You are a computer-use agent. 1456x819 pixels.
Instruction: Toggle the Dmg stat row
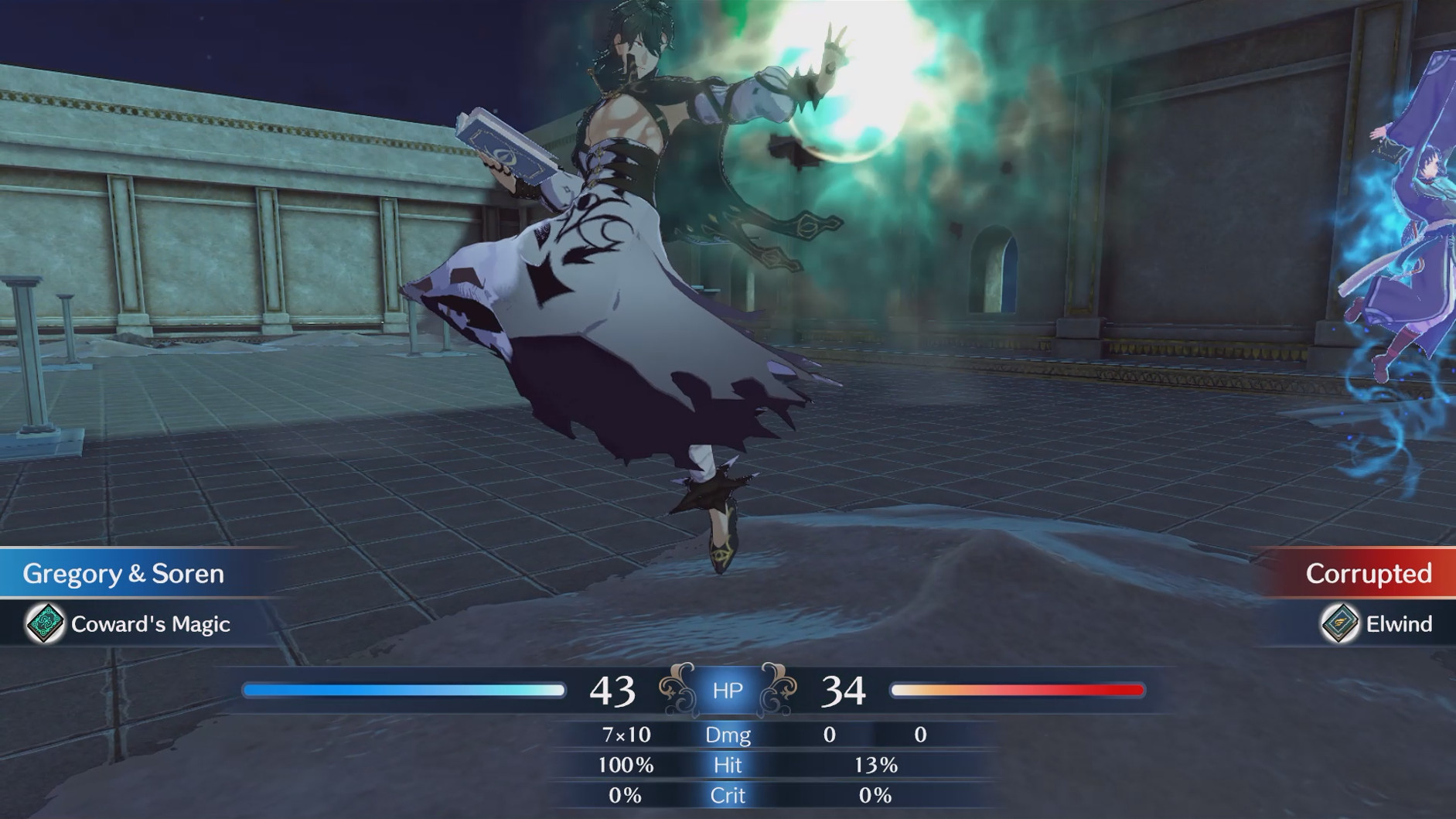[728, 735]
